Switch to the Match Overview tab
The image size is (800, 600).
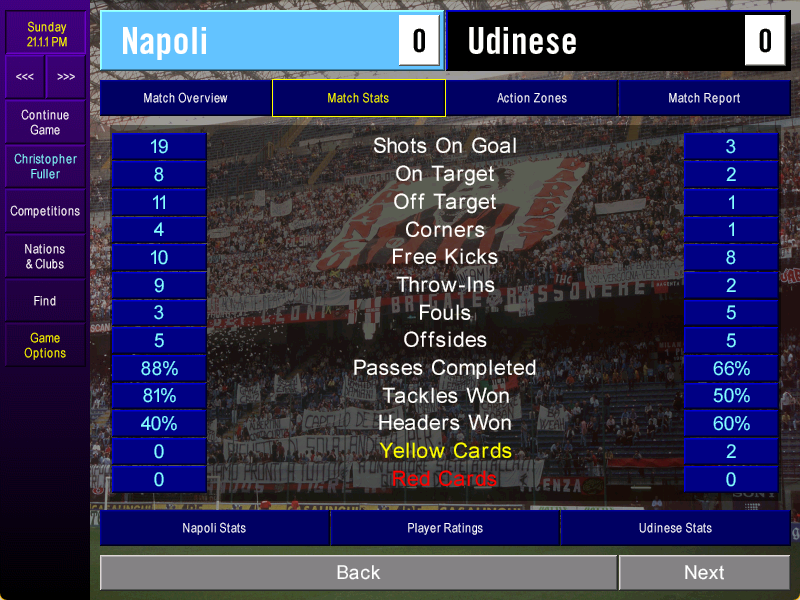185,98
